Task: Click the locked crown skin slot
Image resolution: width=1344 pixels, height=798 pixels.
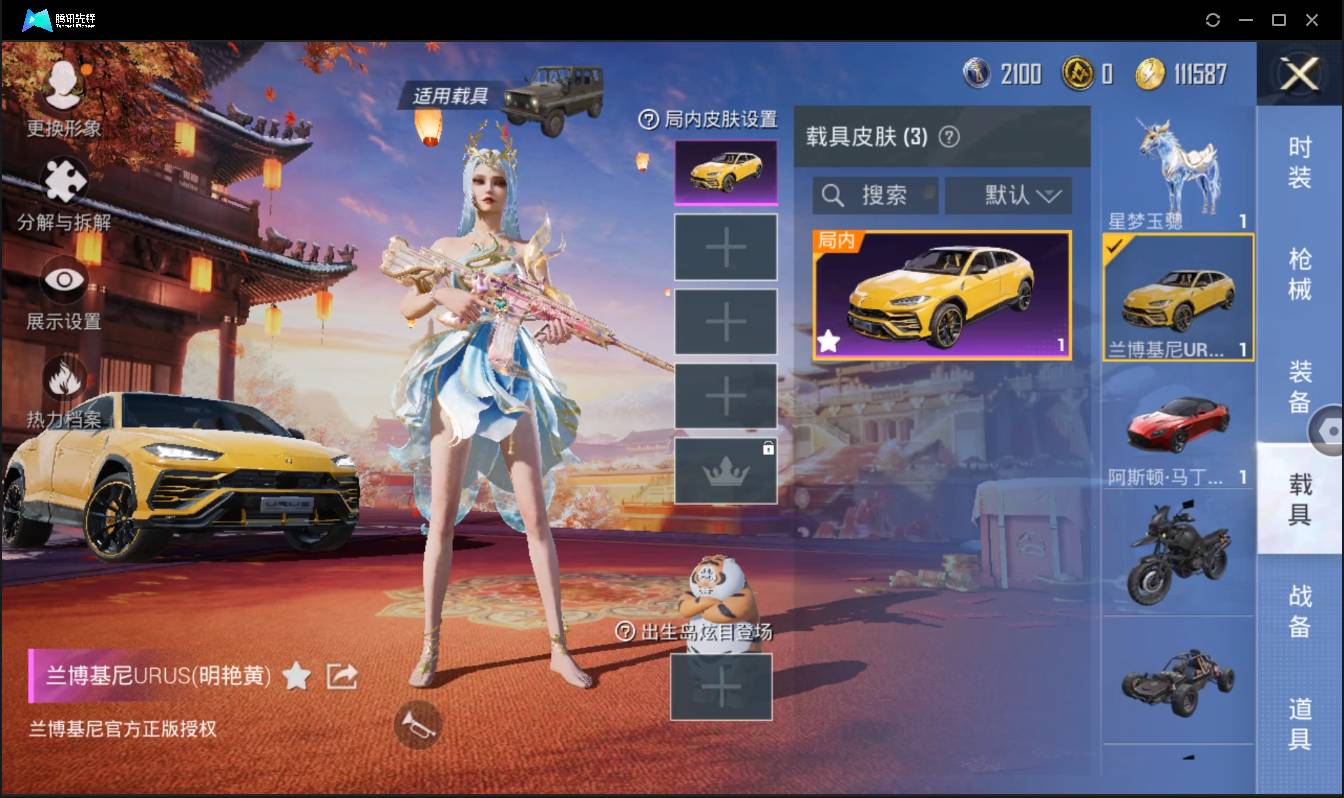Action: [726, 470]
